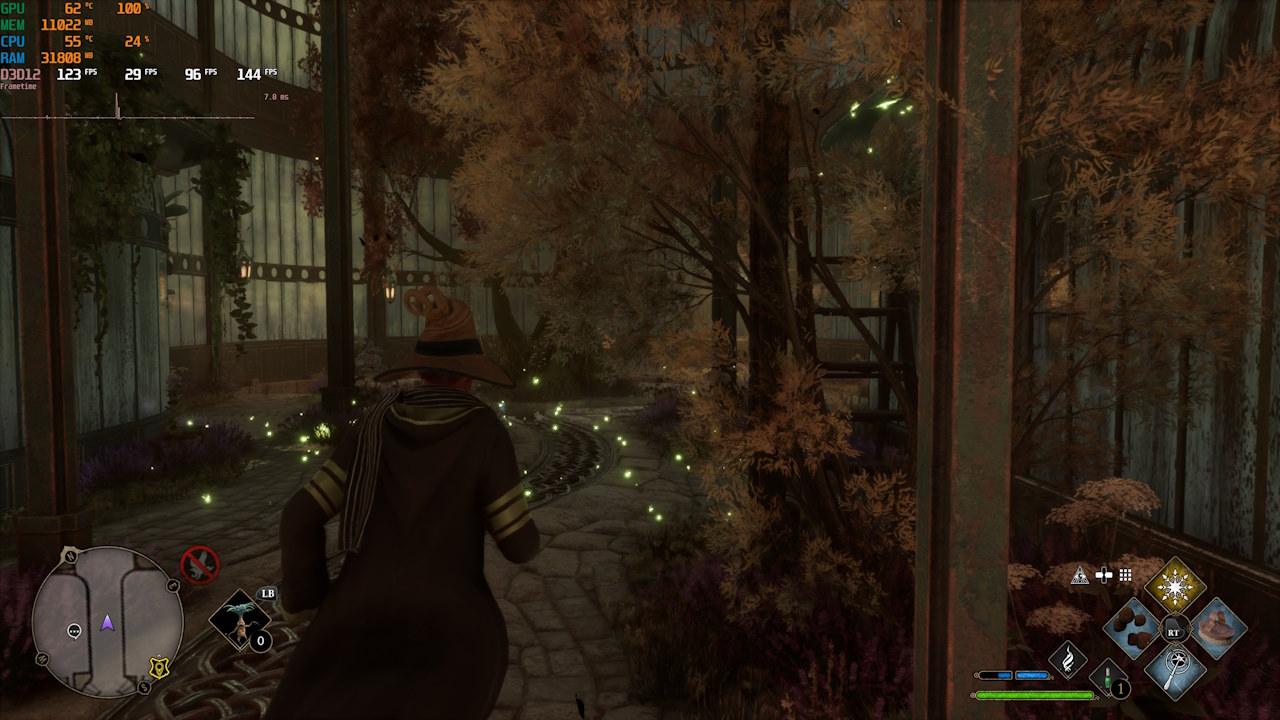Click the red no-flying restriction icon
The width and height of the screenshot is (1280, 720).
[199, 565]
